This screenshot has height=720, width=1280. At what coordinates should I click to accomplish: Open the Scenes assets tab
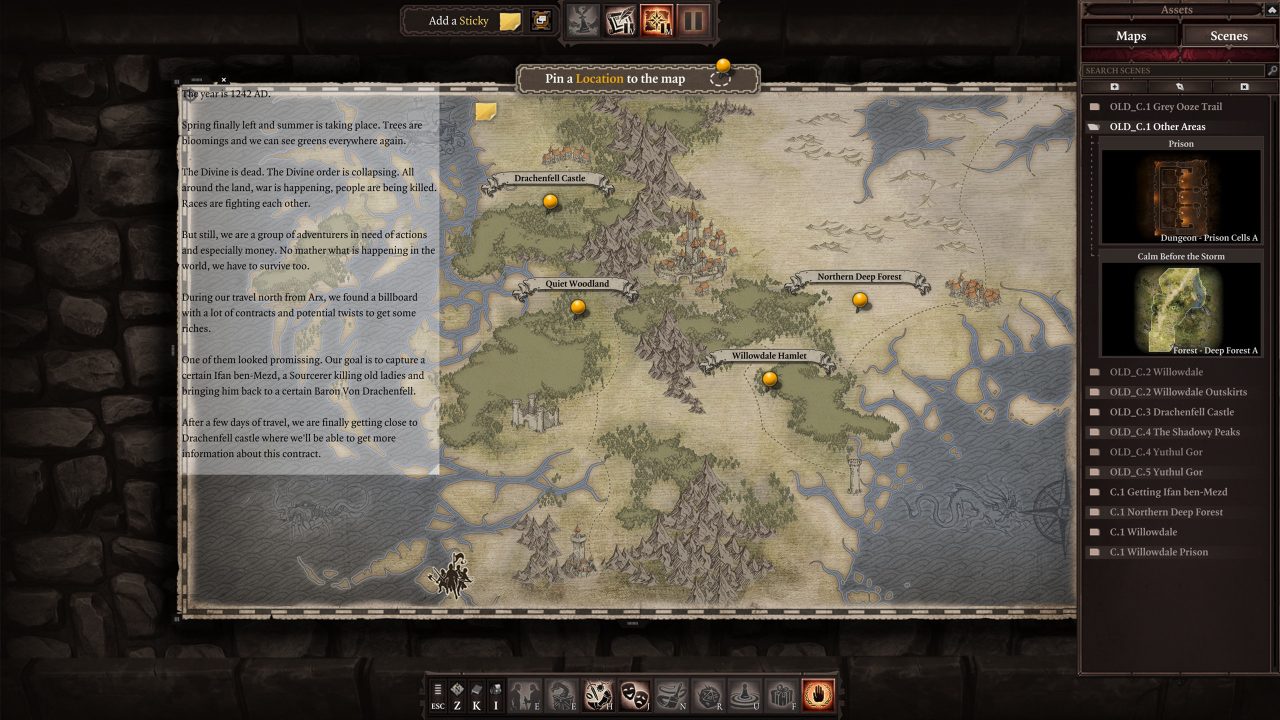[x=1228, y=36]
